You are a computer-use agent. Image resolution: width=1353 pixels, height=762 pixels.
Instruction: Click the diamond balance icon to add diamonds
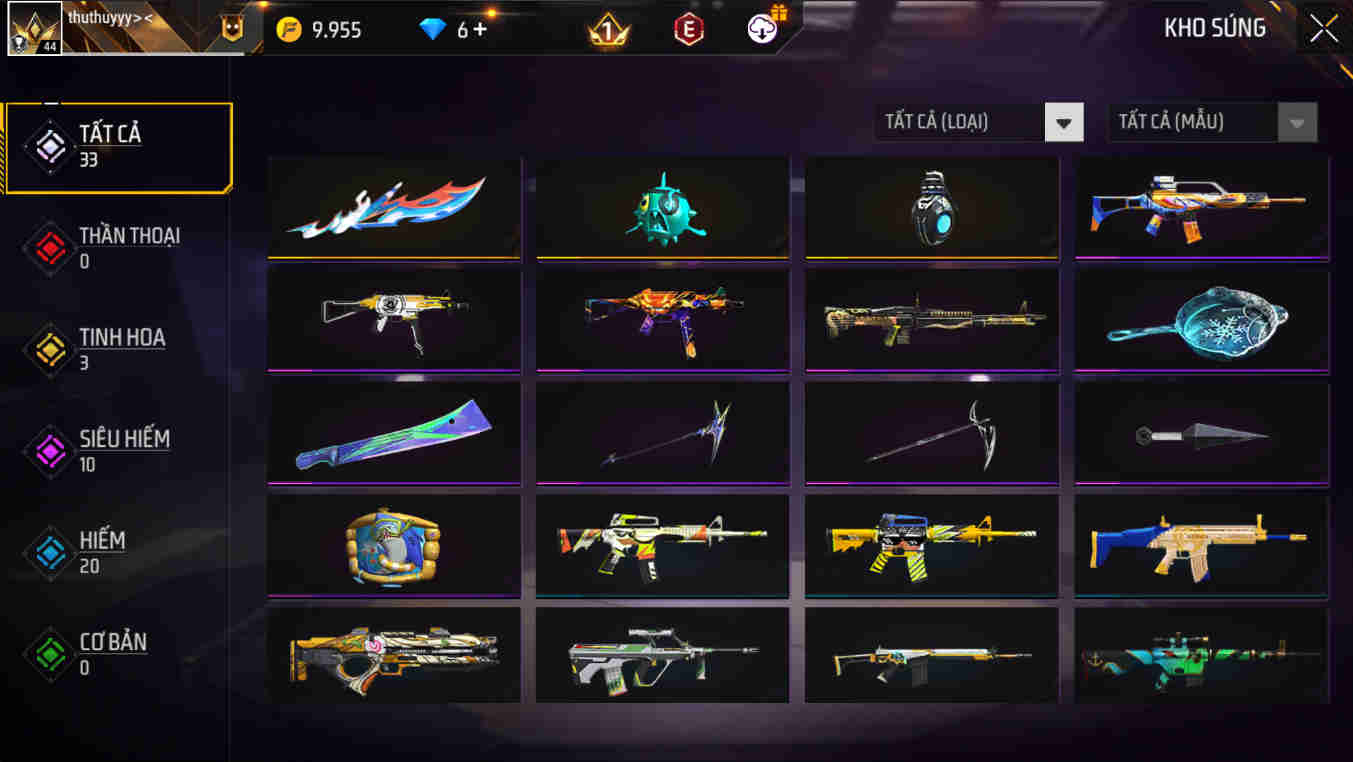coord(434,29)
